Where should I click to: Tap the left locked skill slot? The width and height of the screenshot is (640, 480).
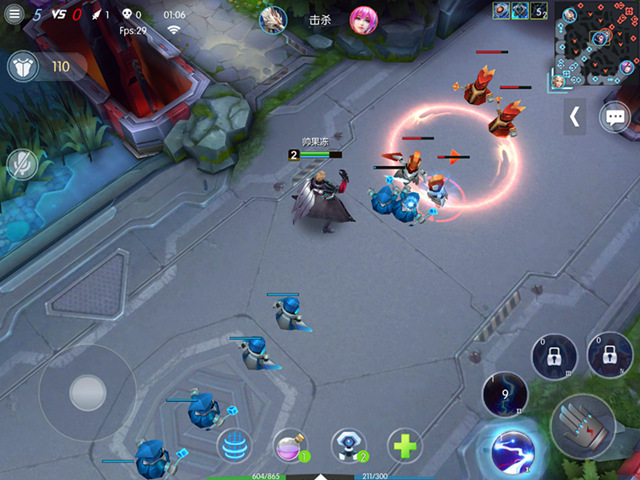[x=553, y=355]
